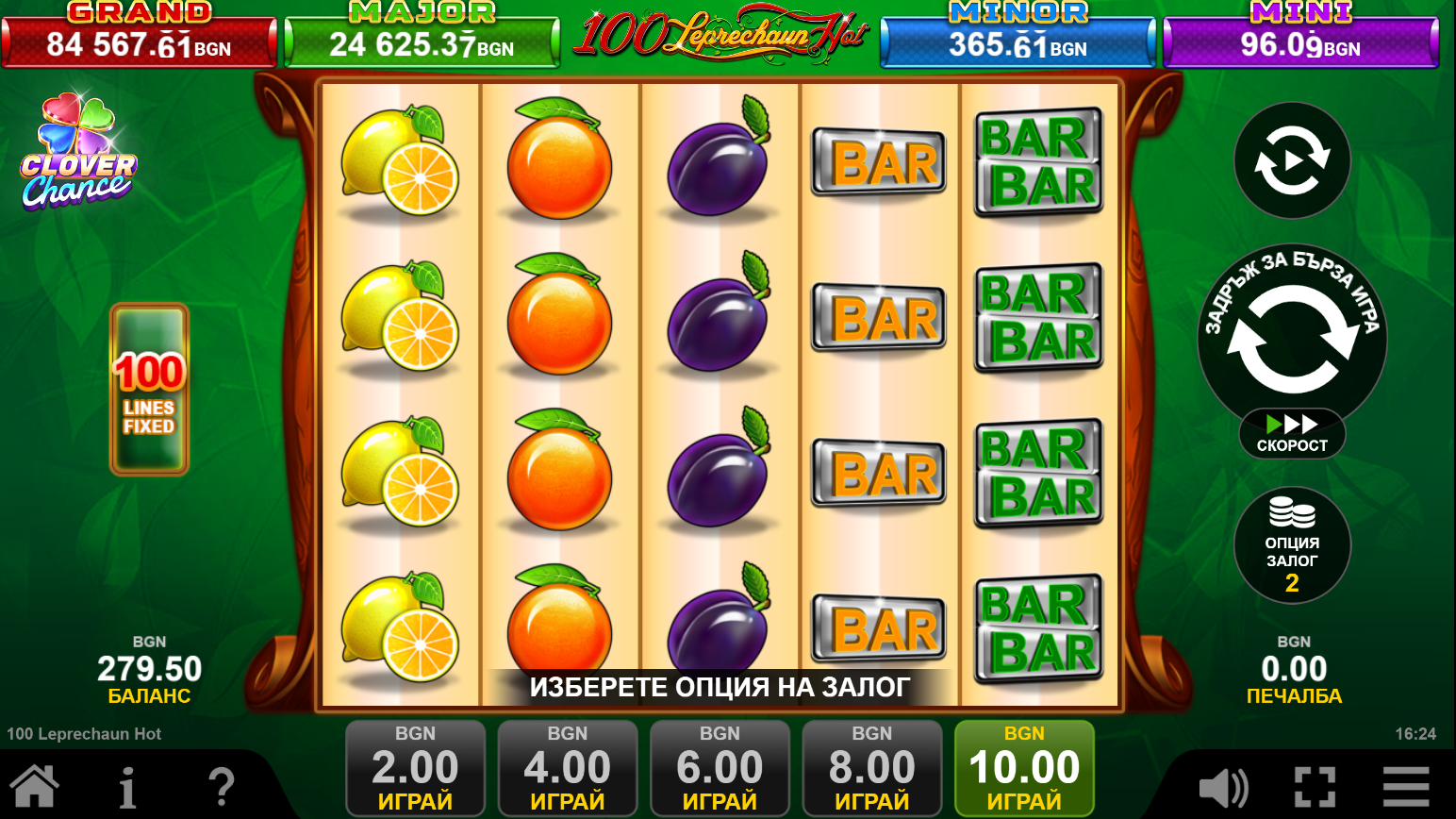Screen dimensions: 1456x819
Task: Spin with the green 10.00 BGN bet
Action: click(x=1024, y=768)
